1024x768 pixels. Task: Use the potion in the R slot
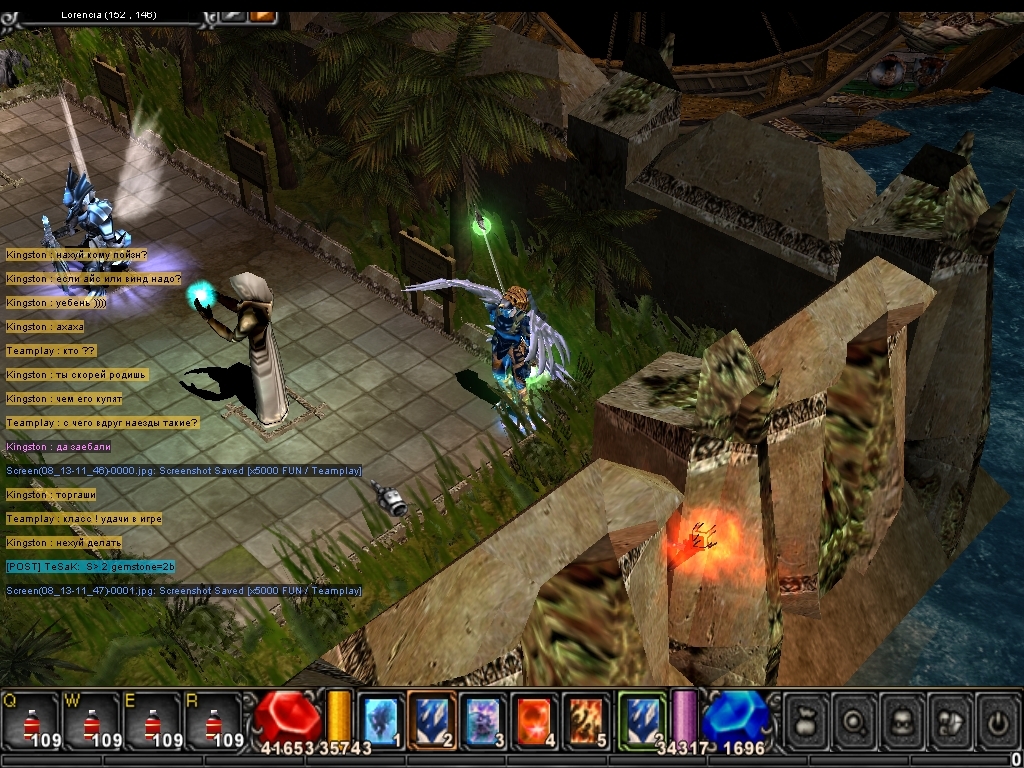pos(212,720)
